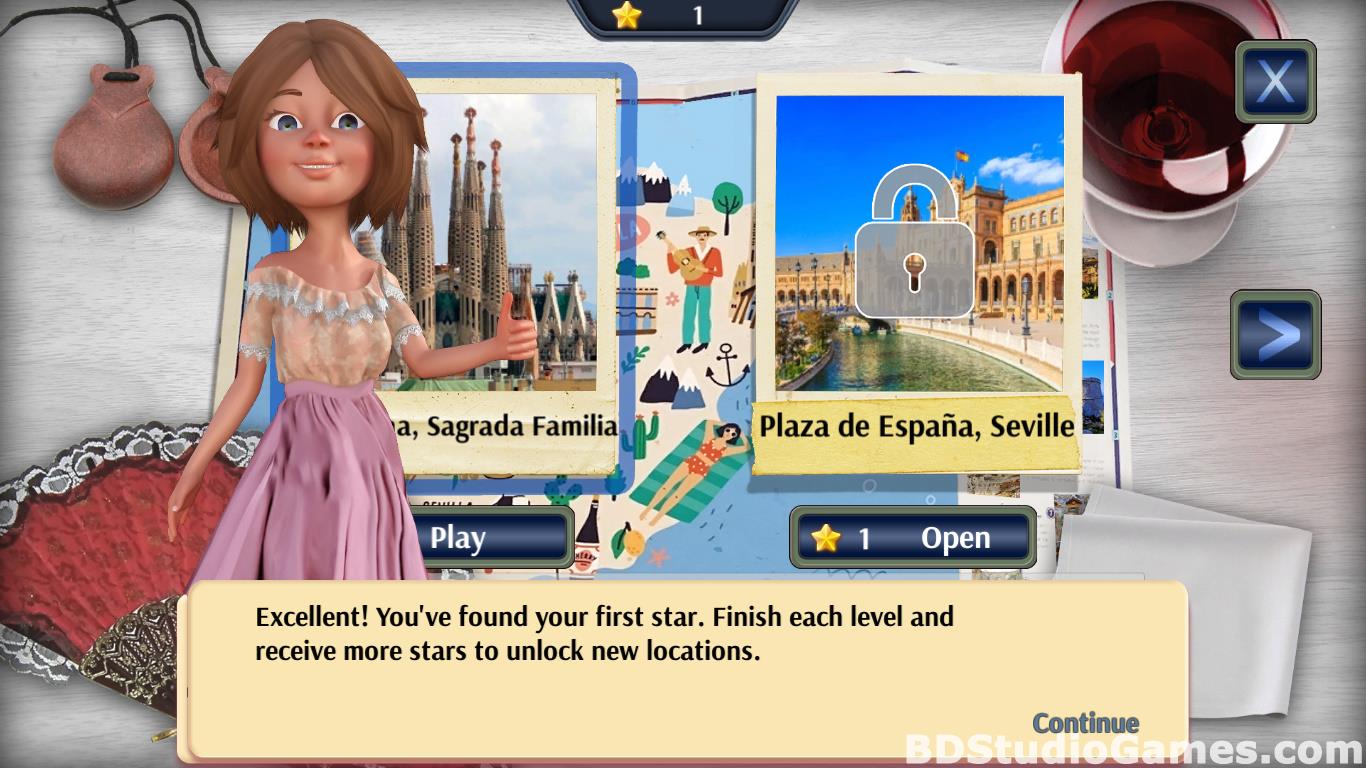Select the locked Plaza de España photo

click(919, 243)
